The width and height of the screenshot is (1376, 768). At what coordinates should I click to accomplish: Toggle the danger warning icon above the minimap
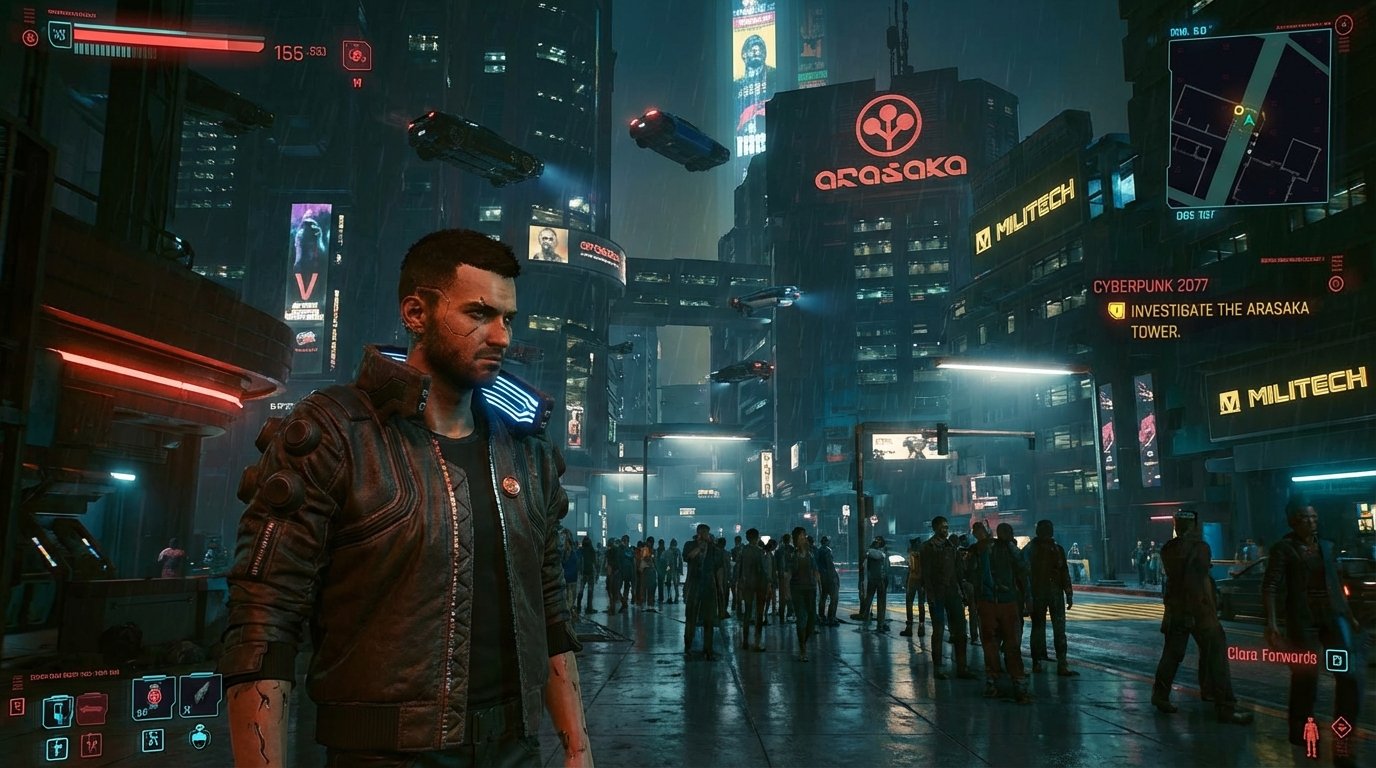(x=1343, y=25)
